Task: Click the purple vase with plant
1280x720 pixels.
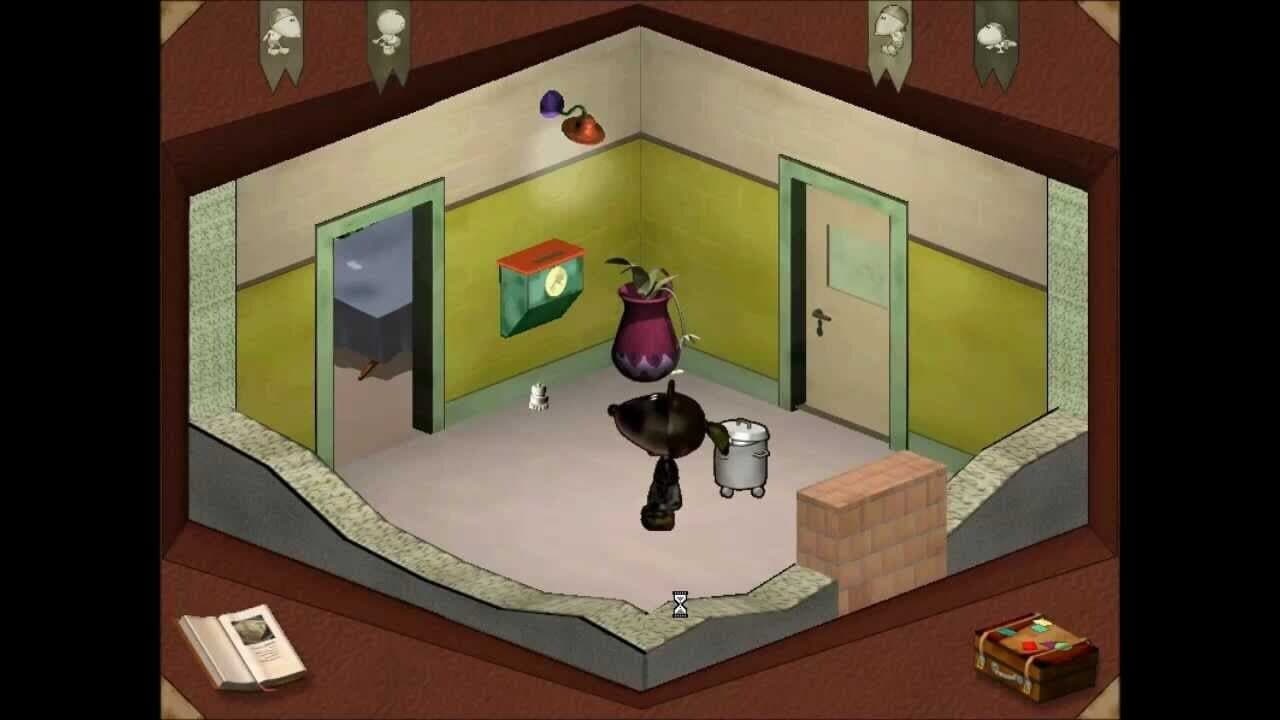Action: pos(648,330)
